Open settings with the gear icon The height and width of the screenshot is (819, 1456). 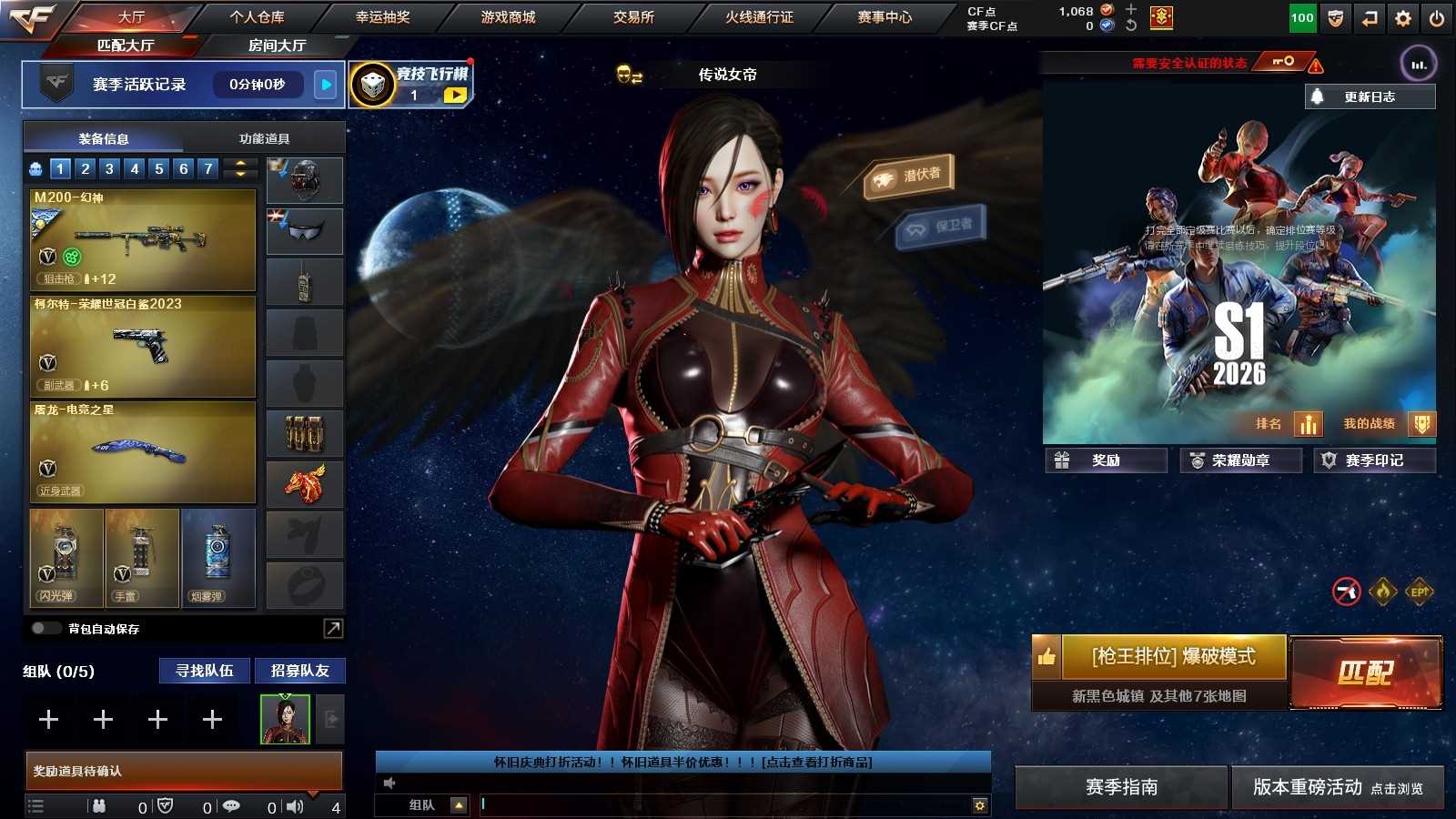coord(1402,18)
